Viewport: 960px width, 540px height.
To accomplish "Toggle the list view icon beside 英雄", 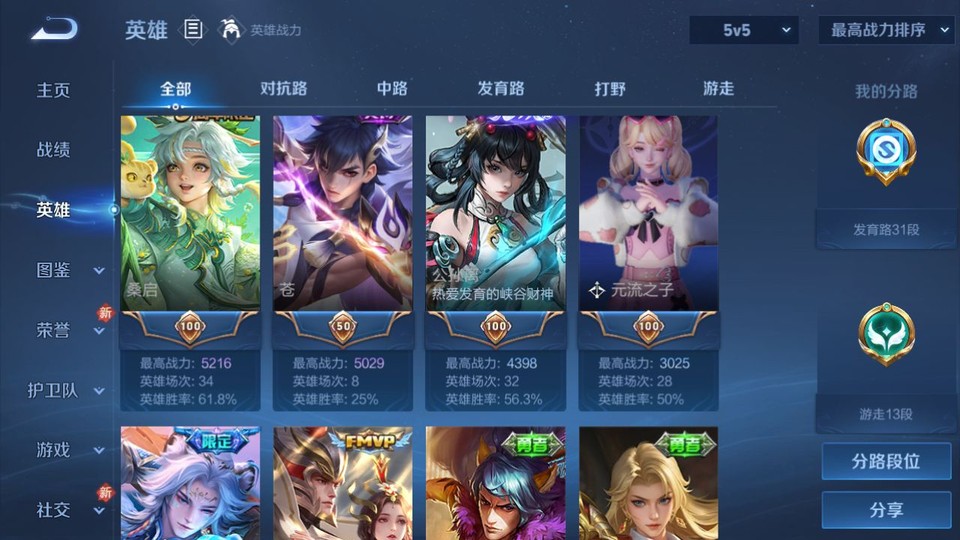I will [194, 30].
